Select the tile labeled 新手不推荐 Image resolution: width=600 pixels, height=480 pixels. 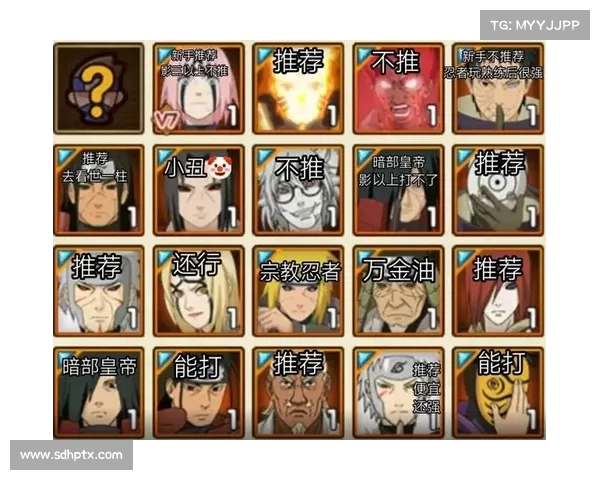pyautogui.click(x=497, y=88)
